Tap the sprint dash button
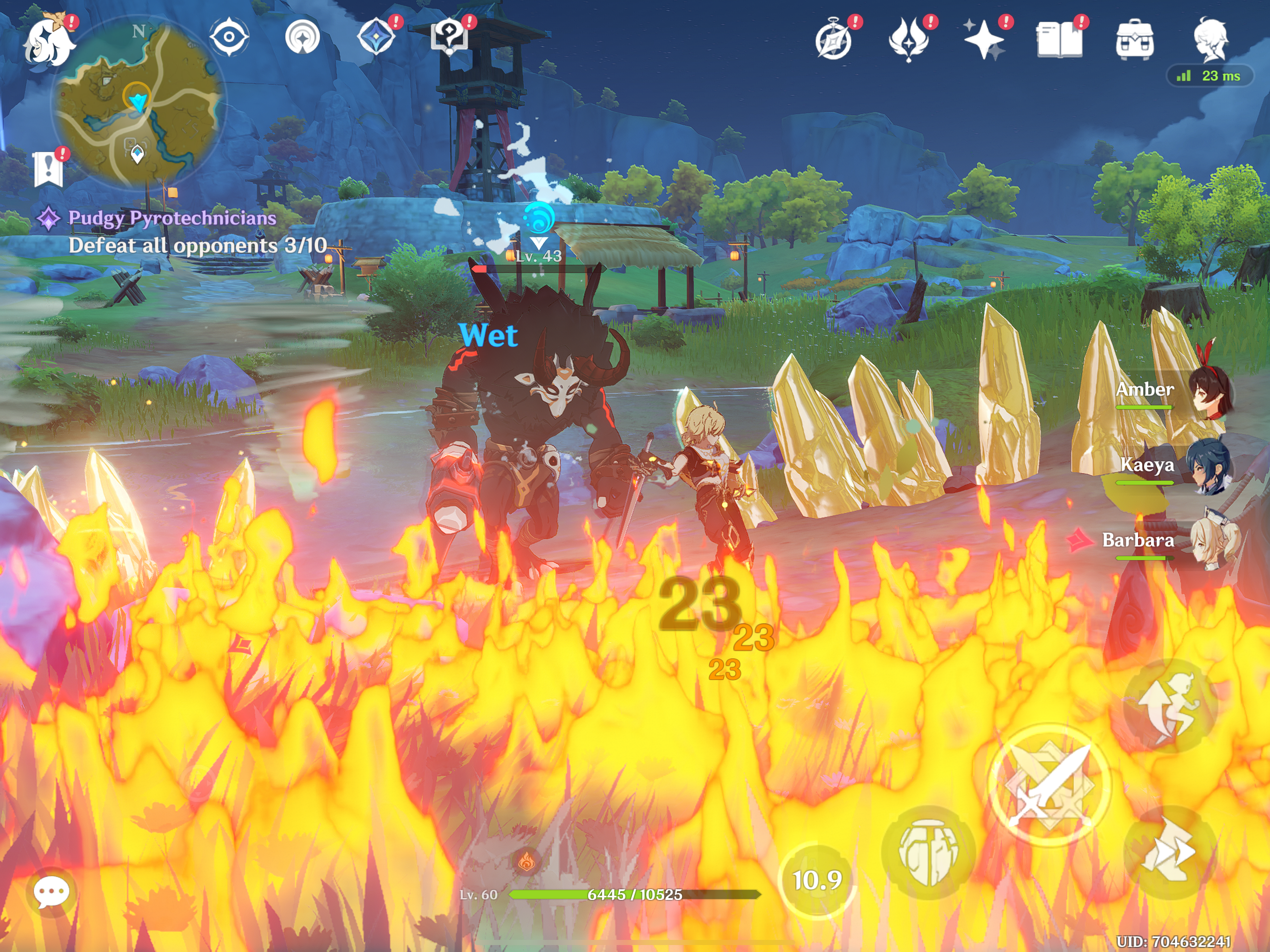 [x=1170, y=852]
